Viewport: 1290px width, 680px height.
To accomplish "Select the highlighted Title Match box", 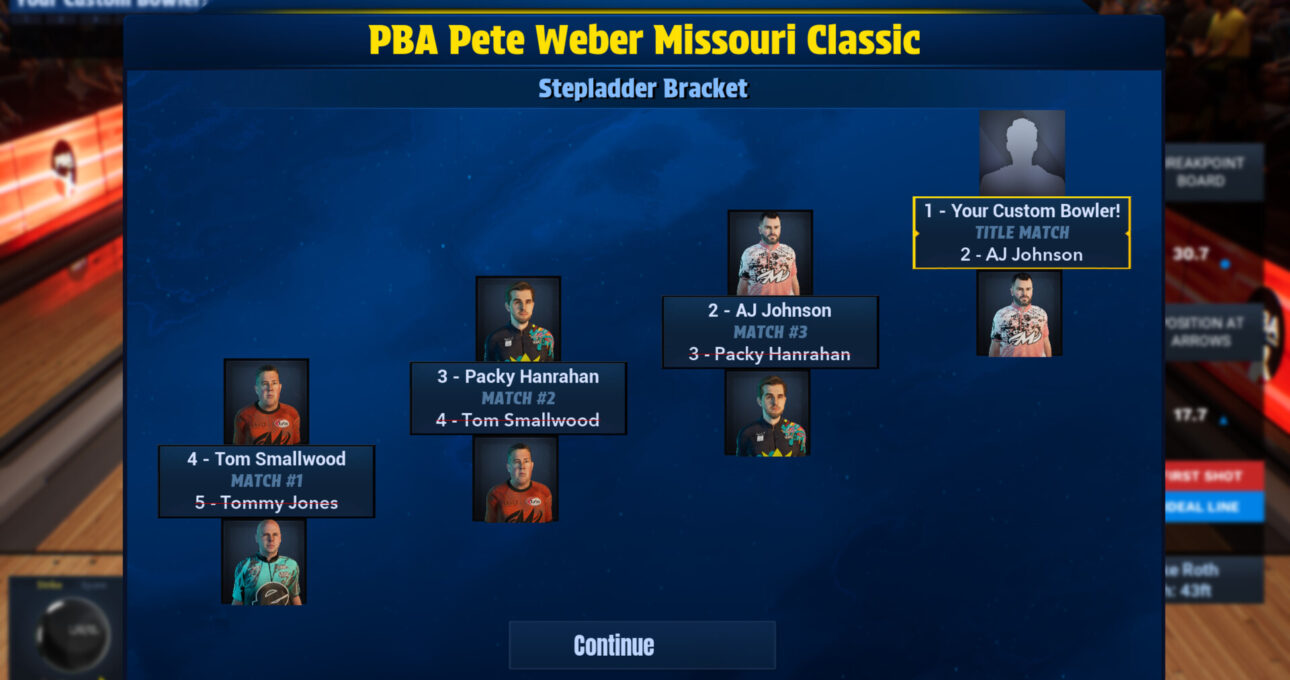I will 1021,233.
